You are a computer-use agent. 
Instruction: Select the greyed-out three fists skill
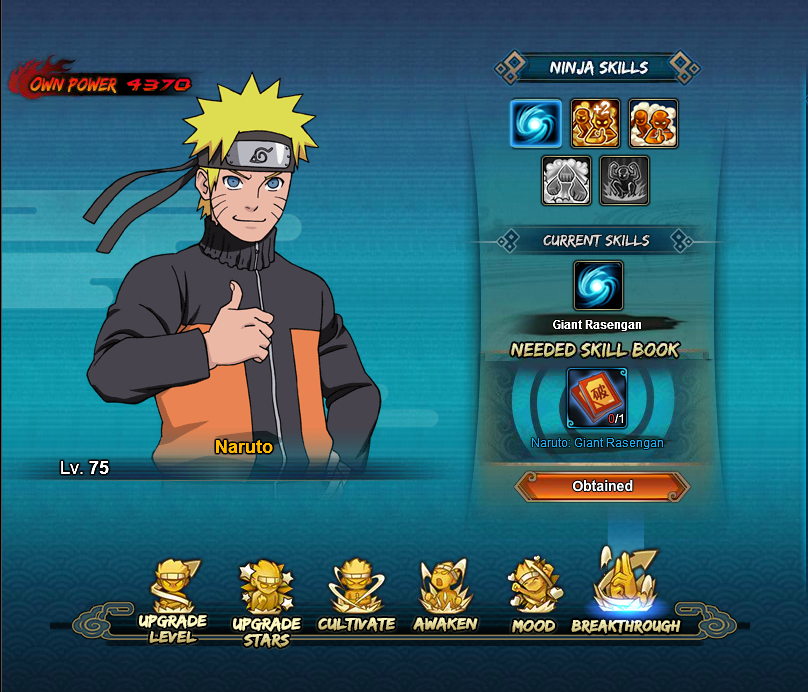pos(566,181)
